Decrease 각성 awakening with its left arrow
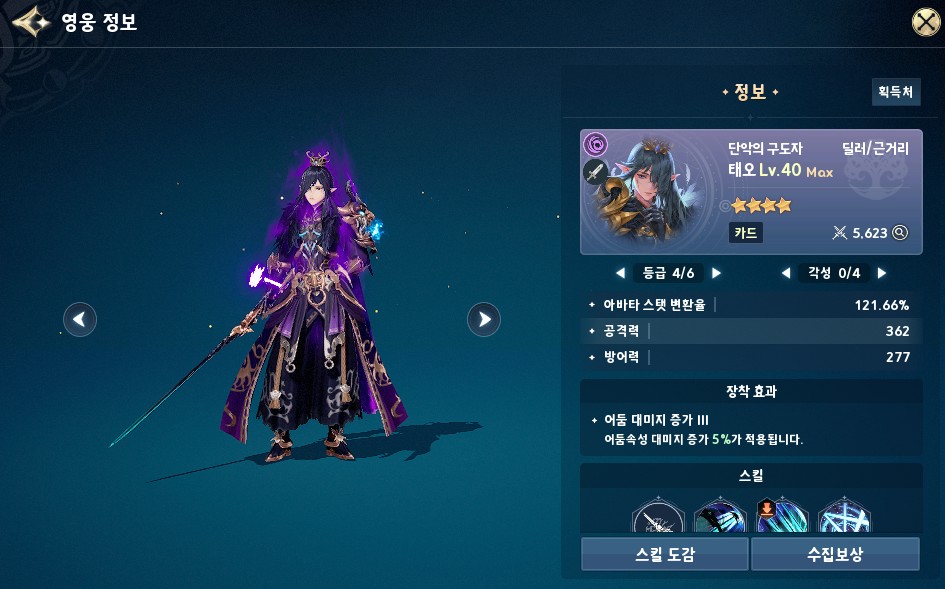Viewport: 945px width, 589px height. click(786, 272)
